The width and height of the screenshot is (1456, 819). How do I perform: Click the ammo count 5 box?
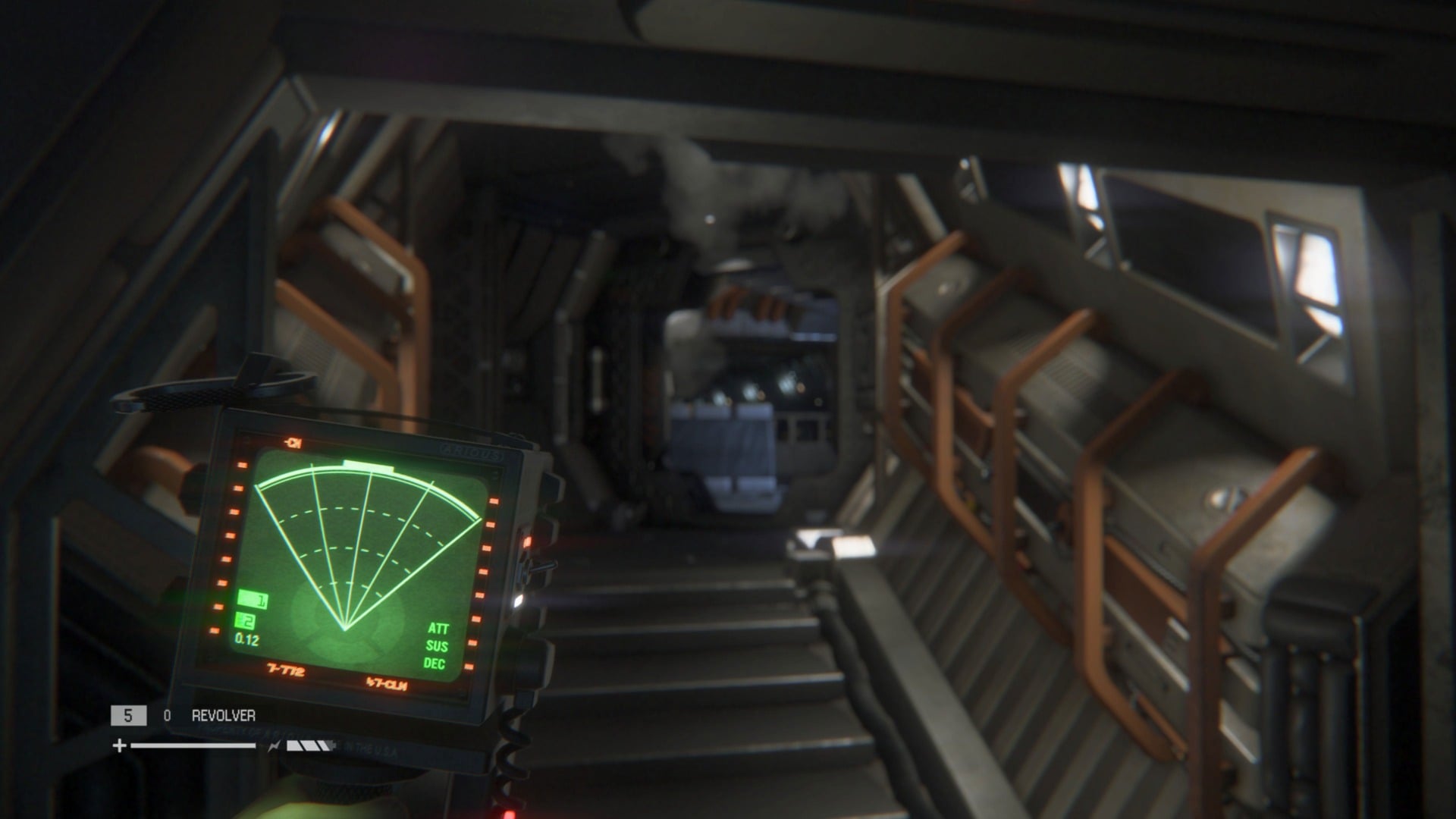pyautogui.click(x=129, y=715)
